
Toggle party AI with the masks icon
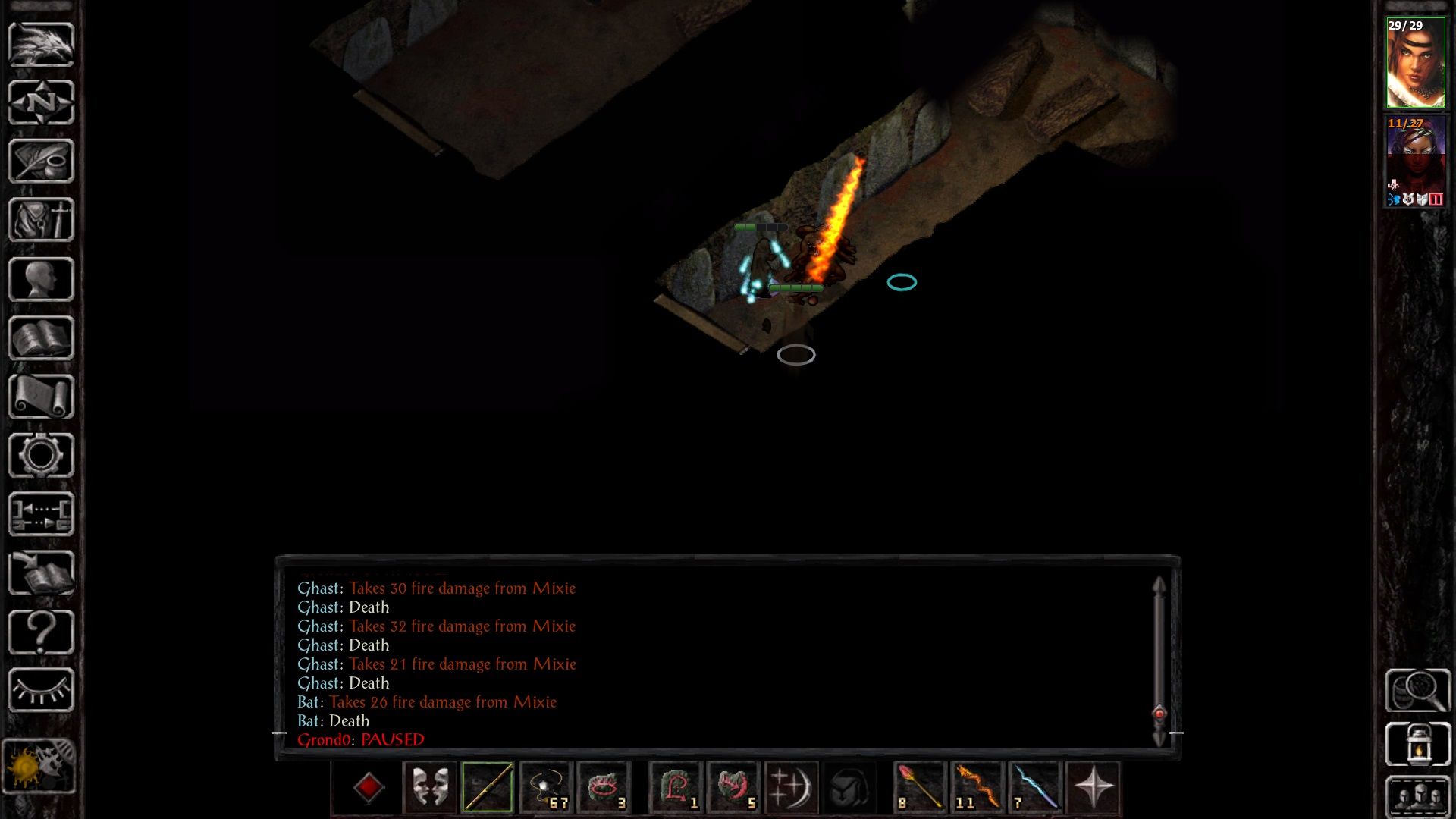[428, 787]
